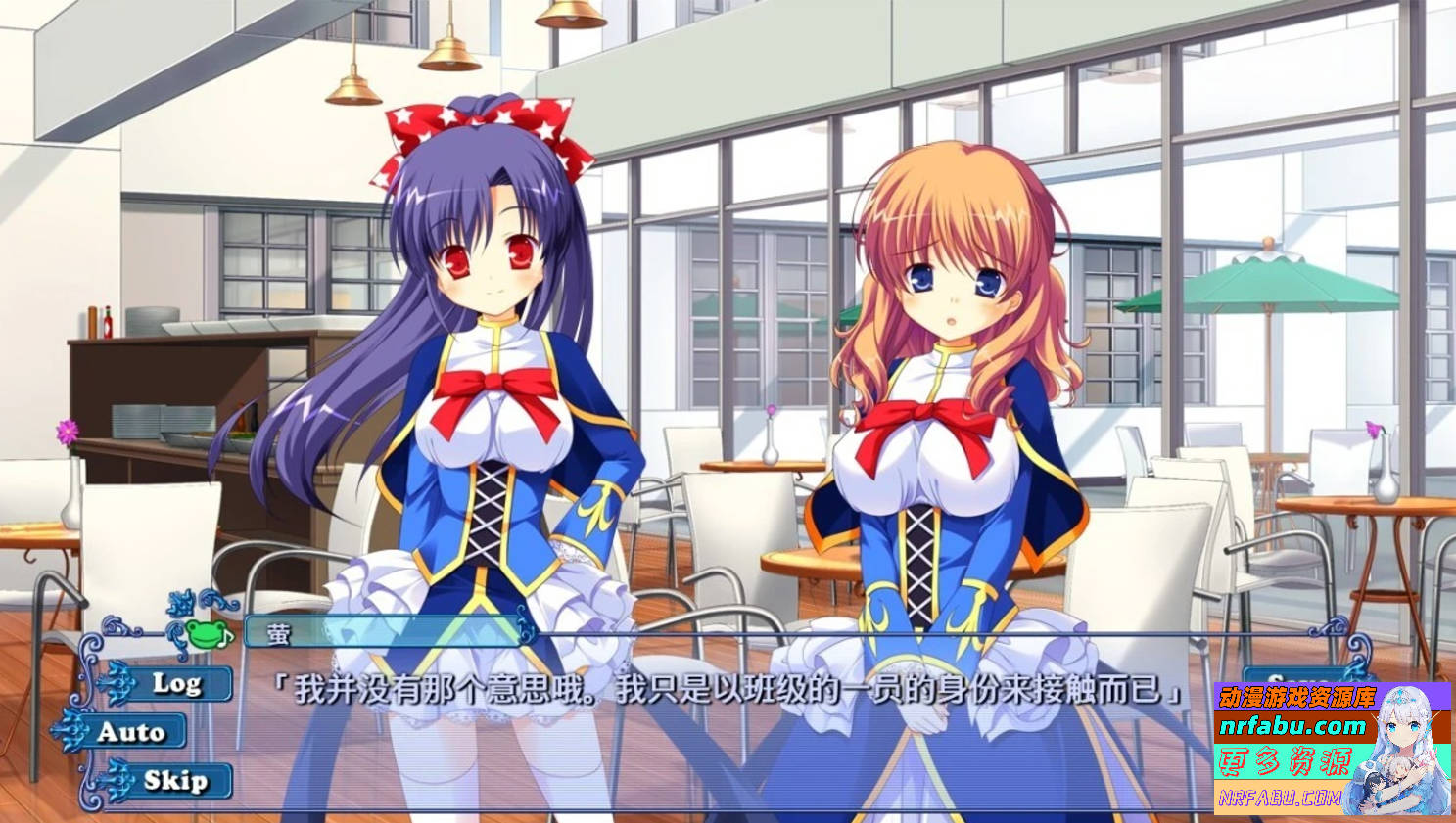This screenshot has height=823, width=1456.
Task: Click the 动漫游戏资源库 banner text
Action: pos(1298,697)
